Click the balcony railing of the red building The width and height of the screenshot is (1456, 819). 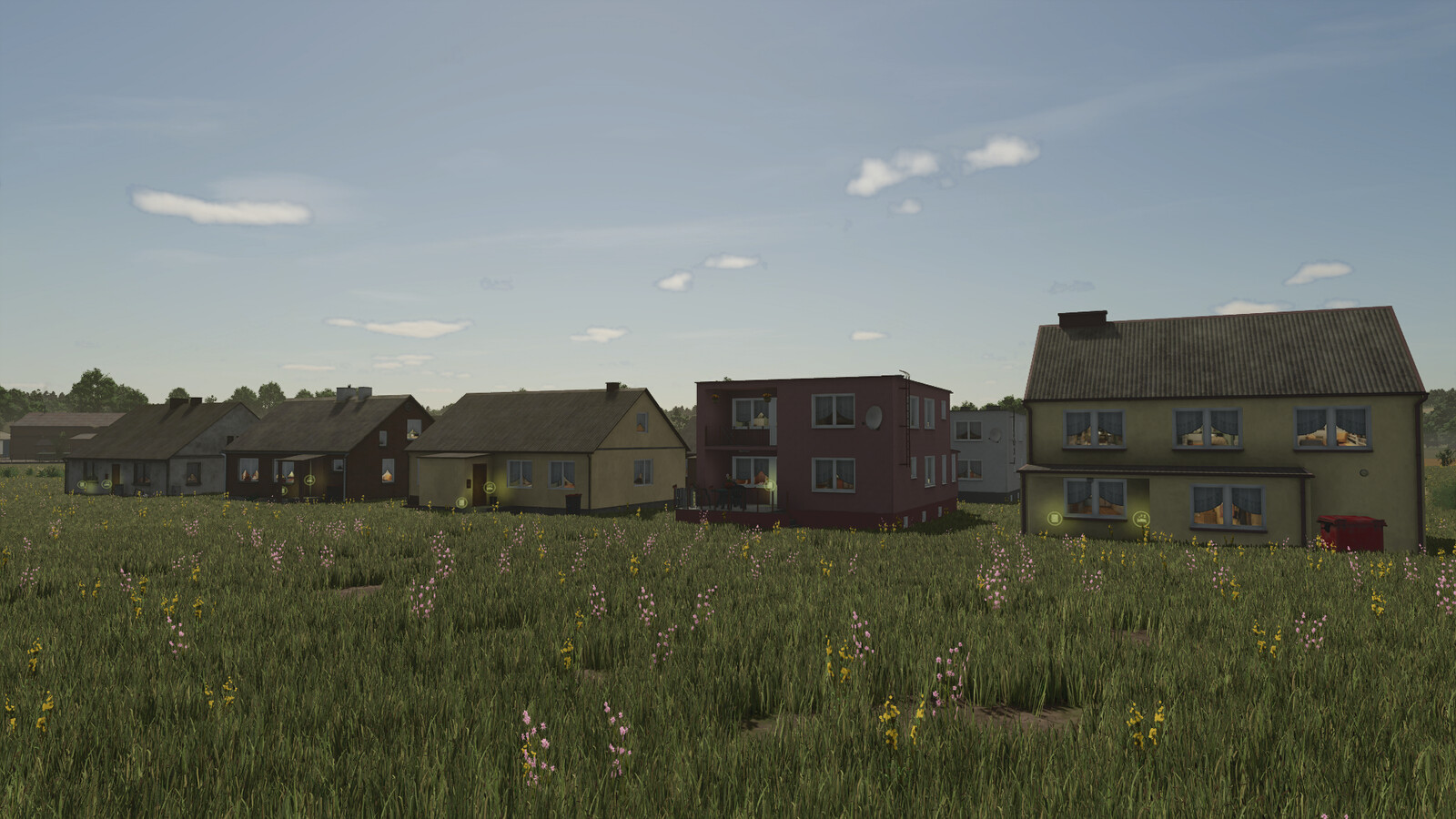pyautogui.click(x=738, y=435)
